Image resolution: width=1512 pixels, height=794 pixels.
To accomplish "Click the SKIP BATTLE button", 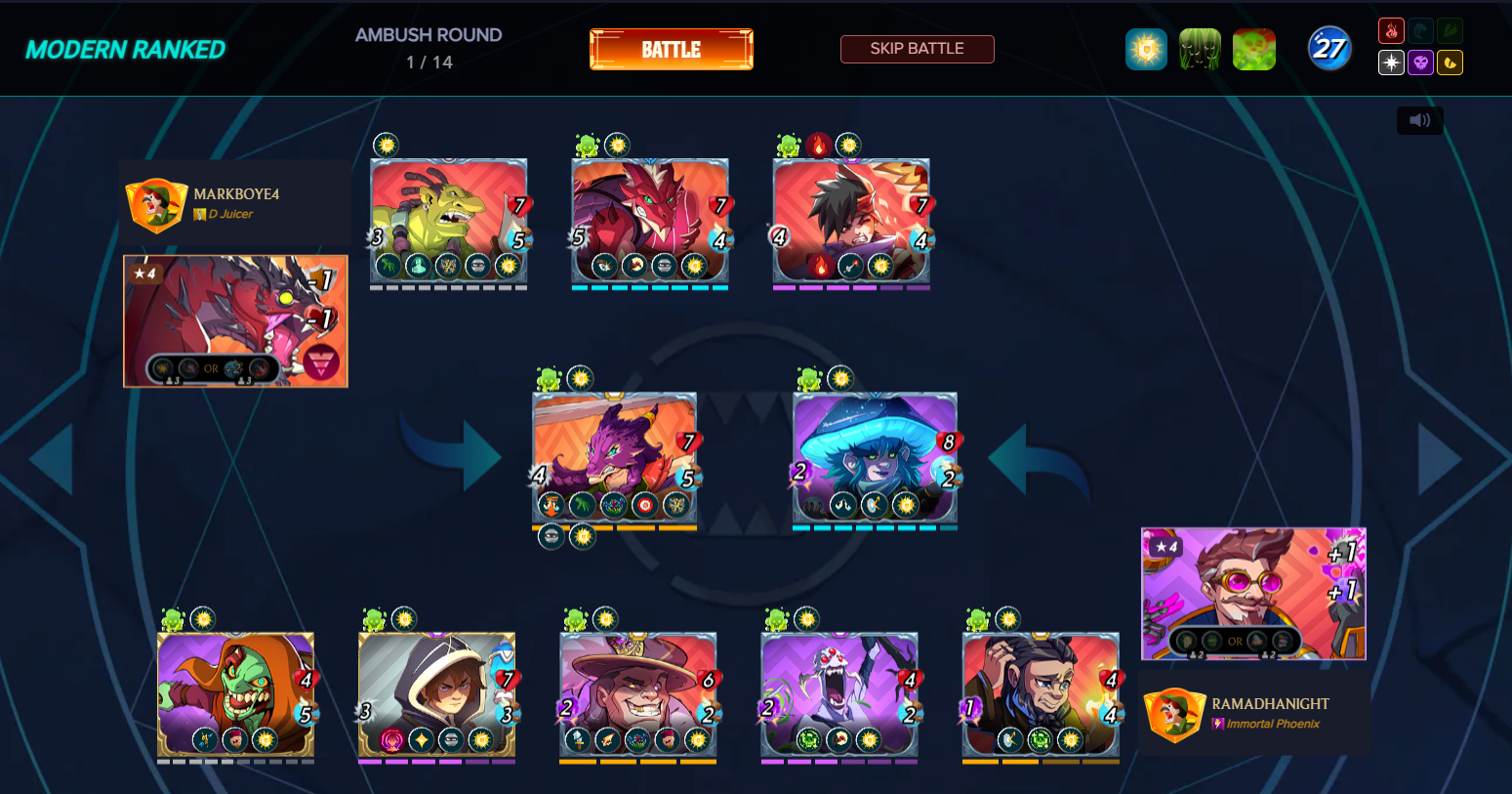I will pos(917,49).
